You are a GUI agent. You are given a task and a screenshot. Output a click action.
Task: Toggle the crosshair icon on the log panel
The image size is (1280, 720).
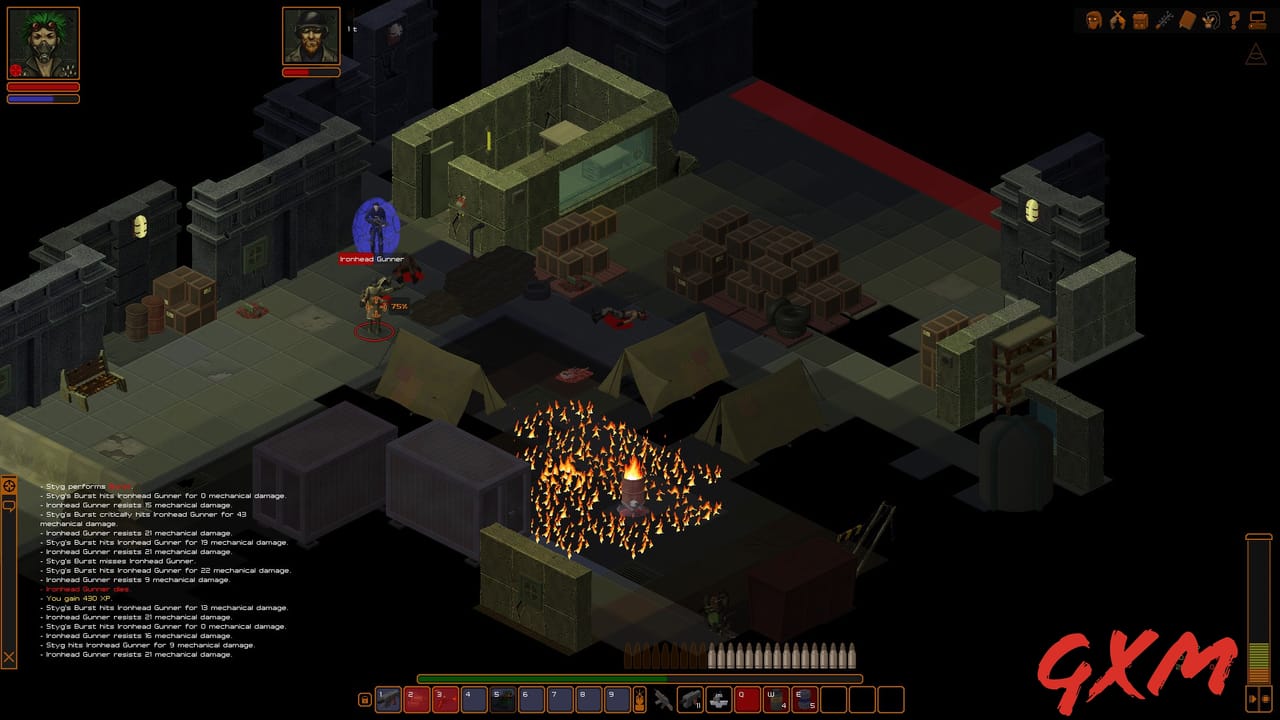9,486
